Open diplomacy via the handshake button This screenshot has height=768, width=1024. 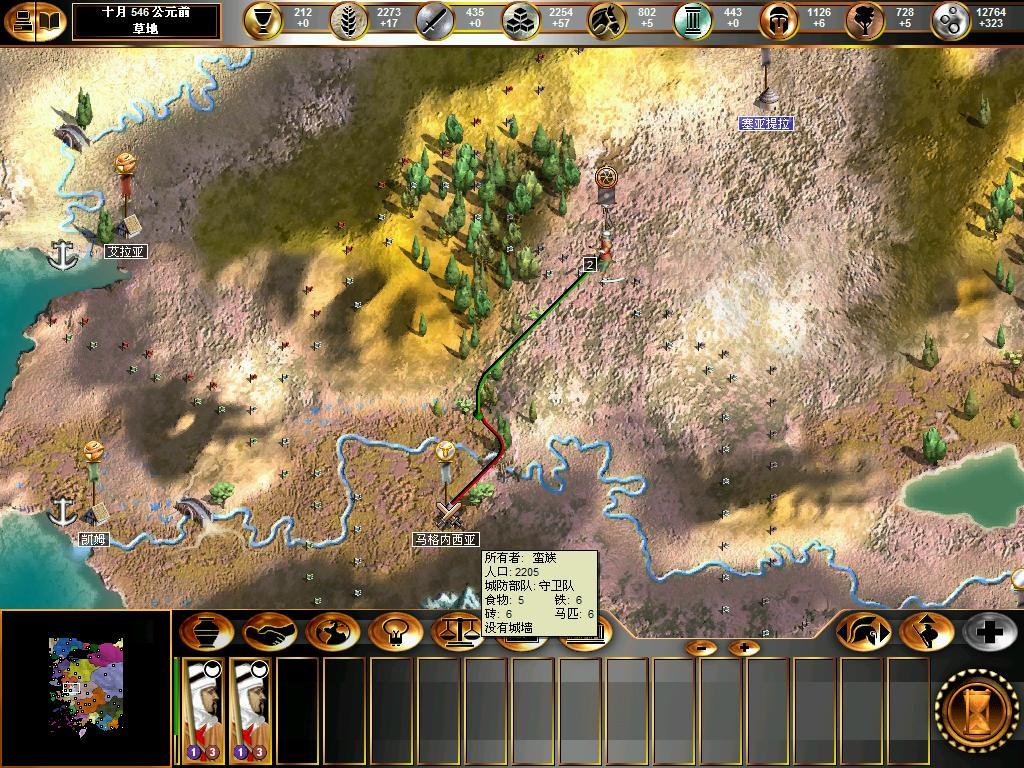(x=269, y=632)
